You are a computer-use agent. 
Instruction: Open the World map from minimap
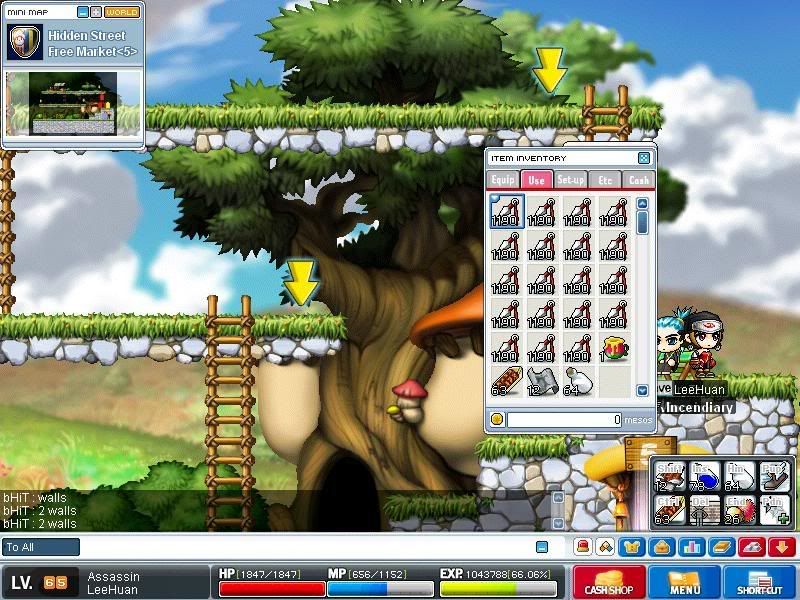click(122, 13)
